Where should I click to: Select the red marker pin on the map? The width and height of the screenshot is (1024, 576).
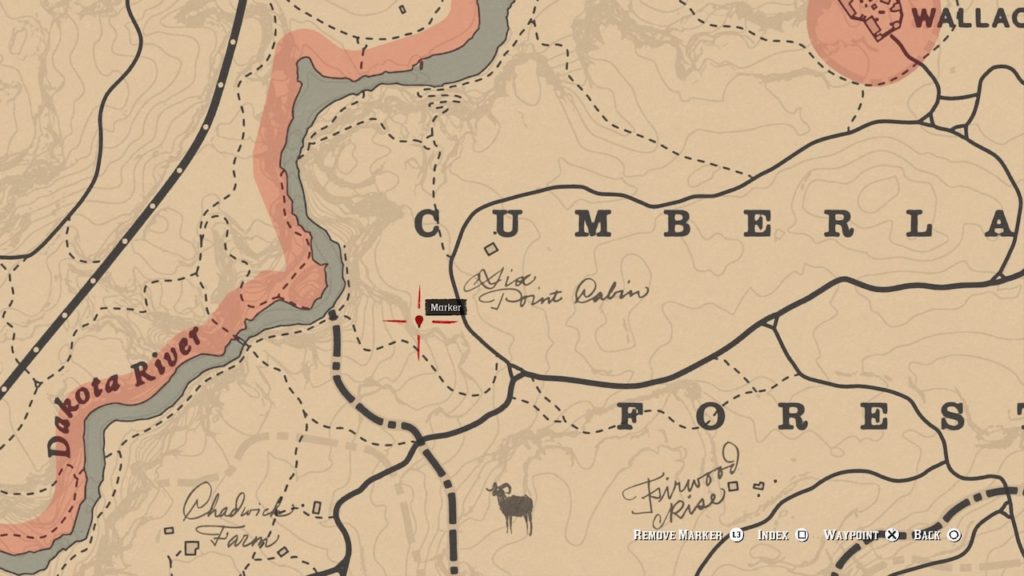tap(418, 321)
